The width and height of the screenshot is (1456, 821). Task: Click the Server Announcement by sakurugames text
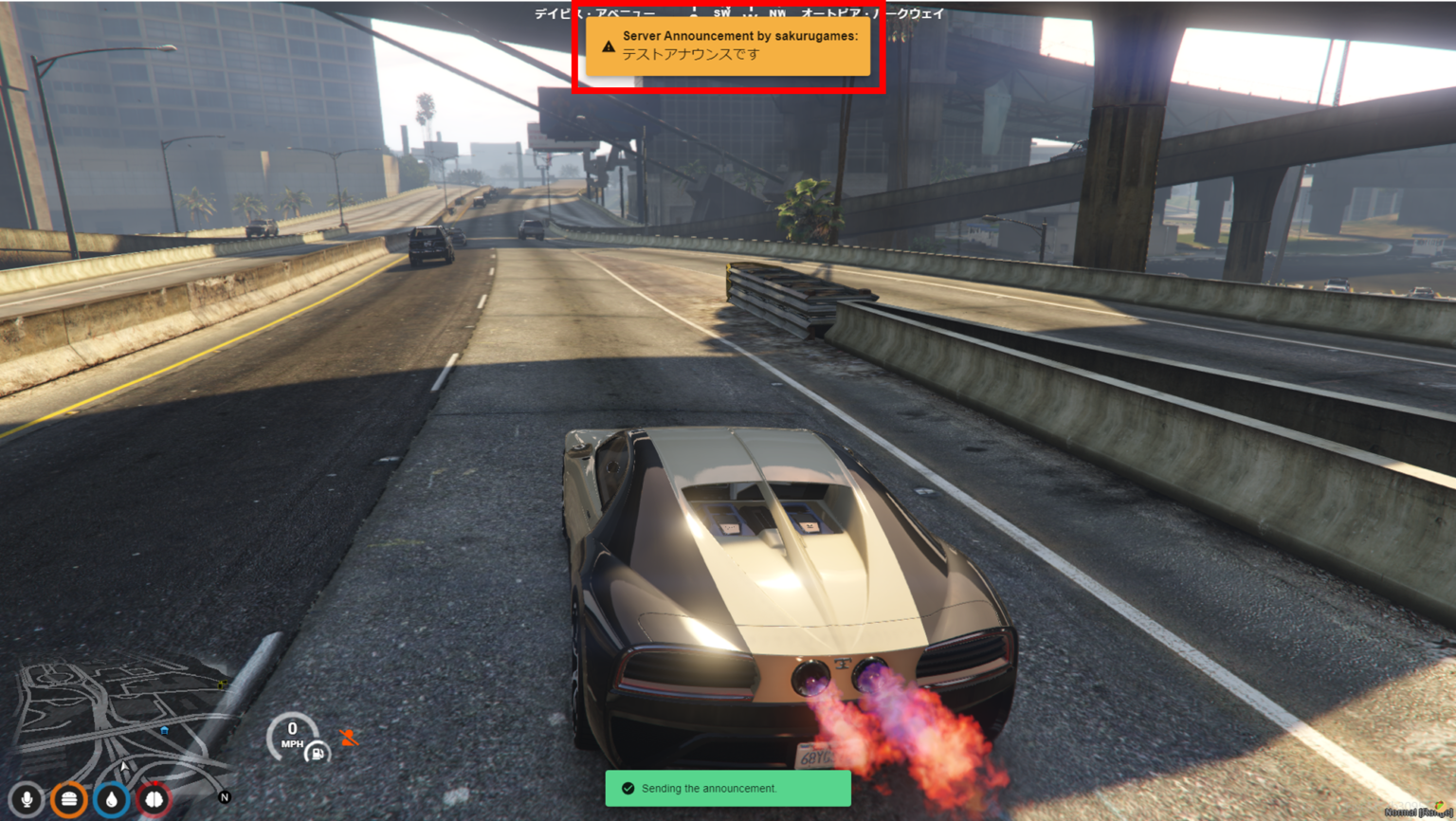[x=737, y=36]
